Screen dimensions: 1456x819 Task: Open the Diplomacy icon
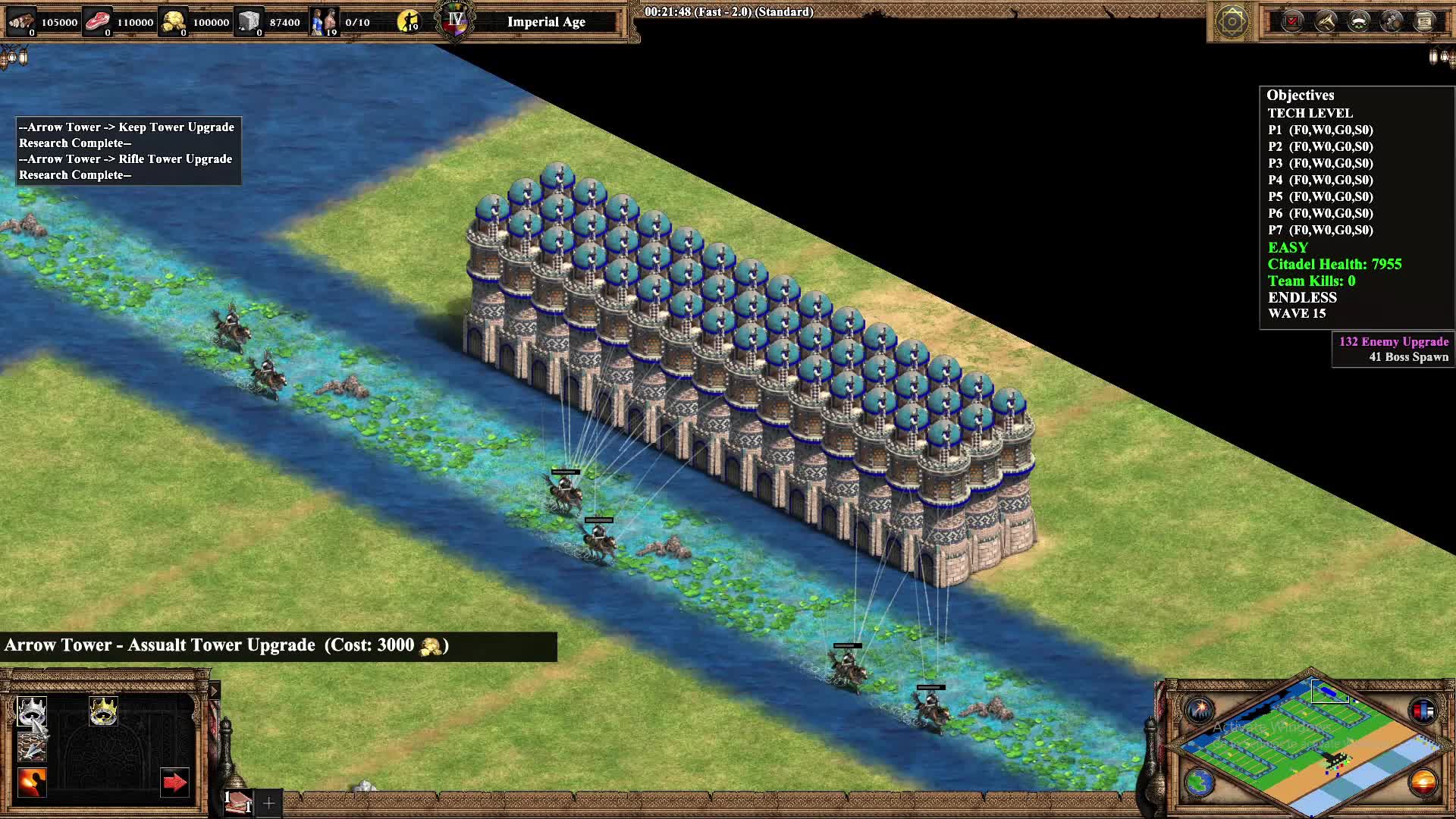1359,21
